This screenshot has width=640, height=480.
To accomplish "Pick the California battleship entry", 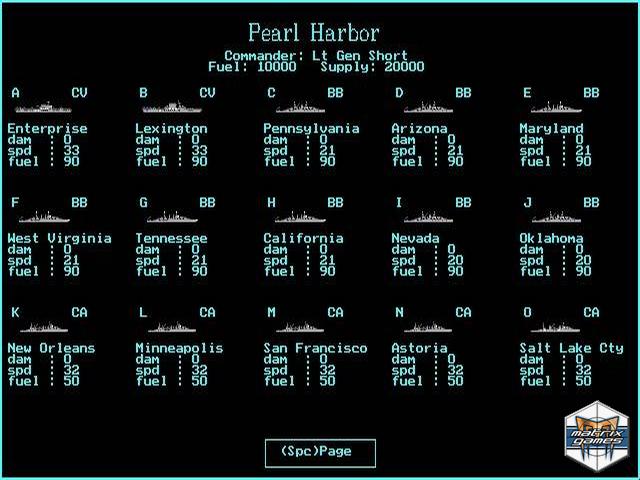I will point(303,238).
